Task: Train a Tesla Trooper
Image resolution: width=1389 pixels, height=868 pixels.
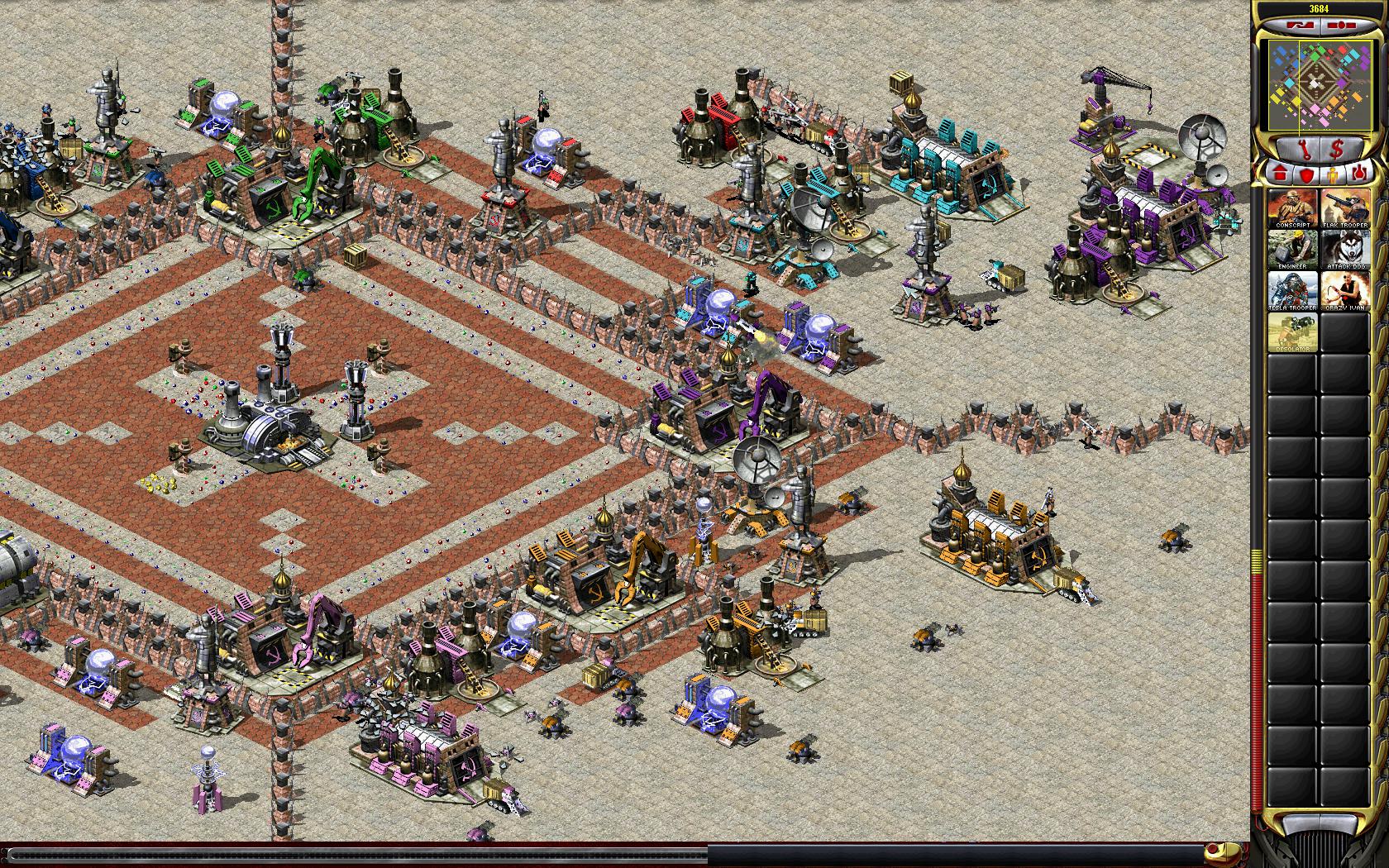Action: (x=1292, y=291)
